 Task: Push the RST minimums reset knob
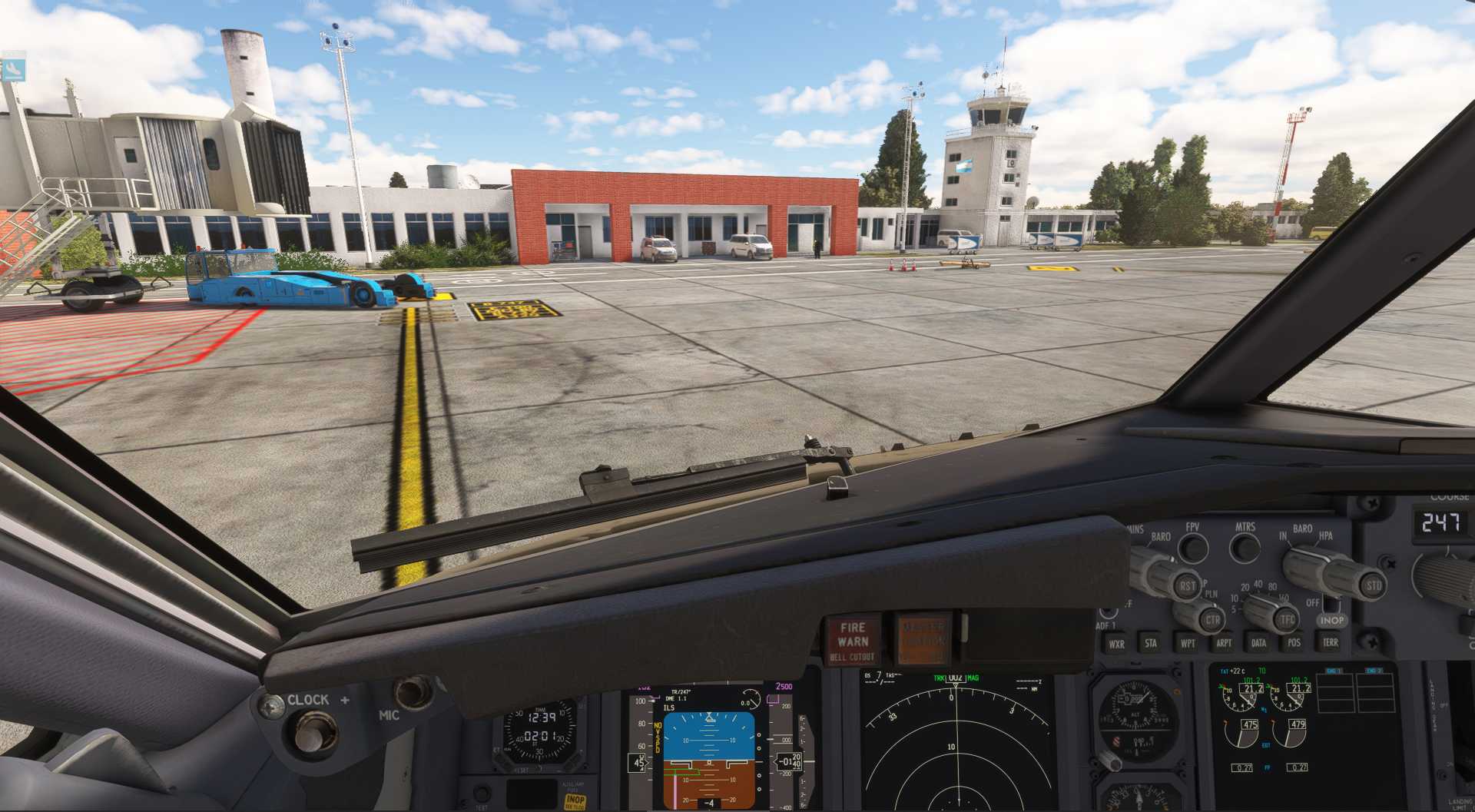click(x=1187, y=586)
